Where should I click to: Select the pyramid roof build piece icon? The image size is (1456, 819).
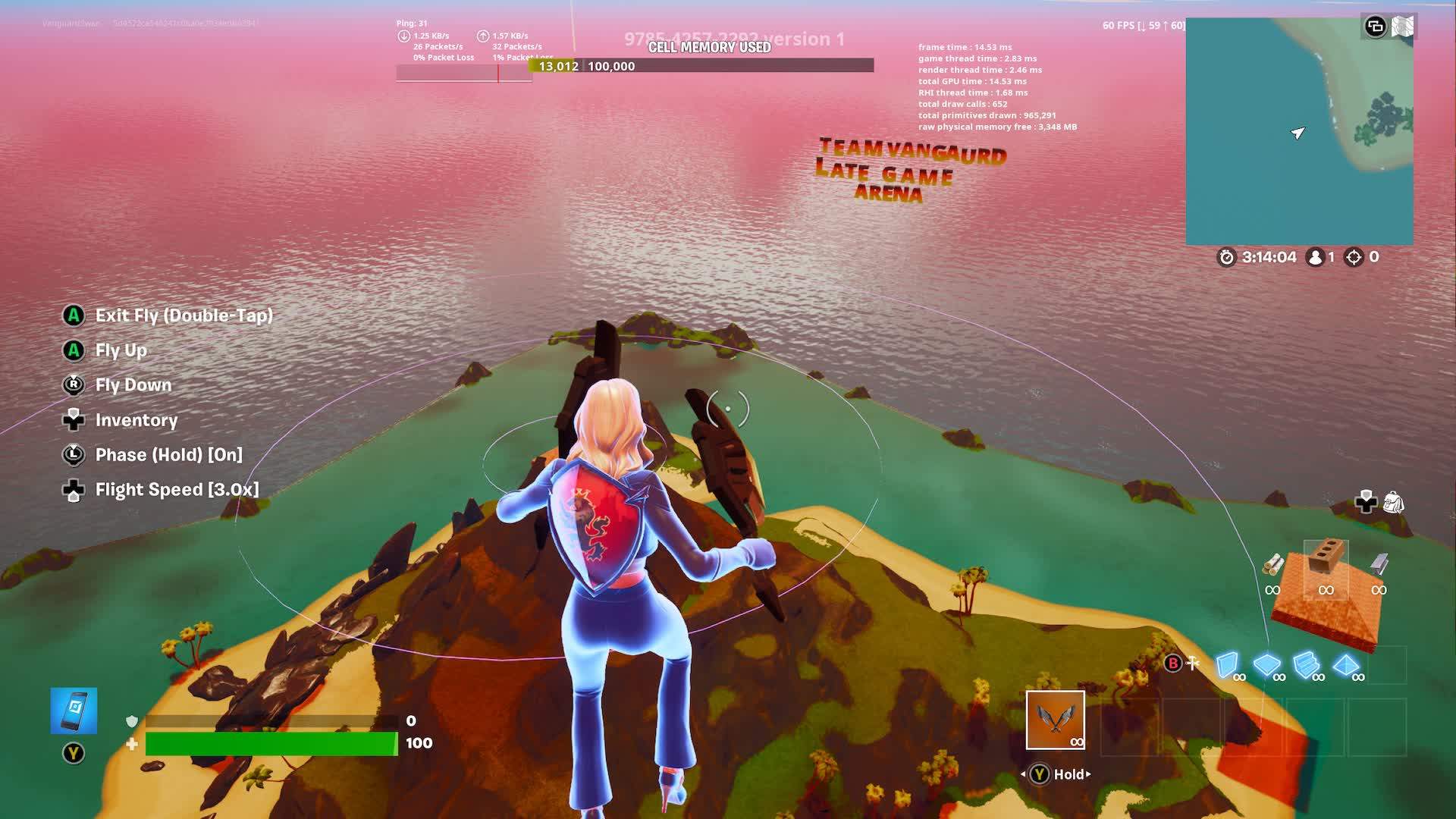pyautogui.click(x=1345, y=664)
